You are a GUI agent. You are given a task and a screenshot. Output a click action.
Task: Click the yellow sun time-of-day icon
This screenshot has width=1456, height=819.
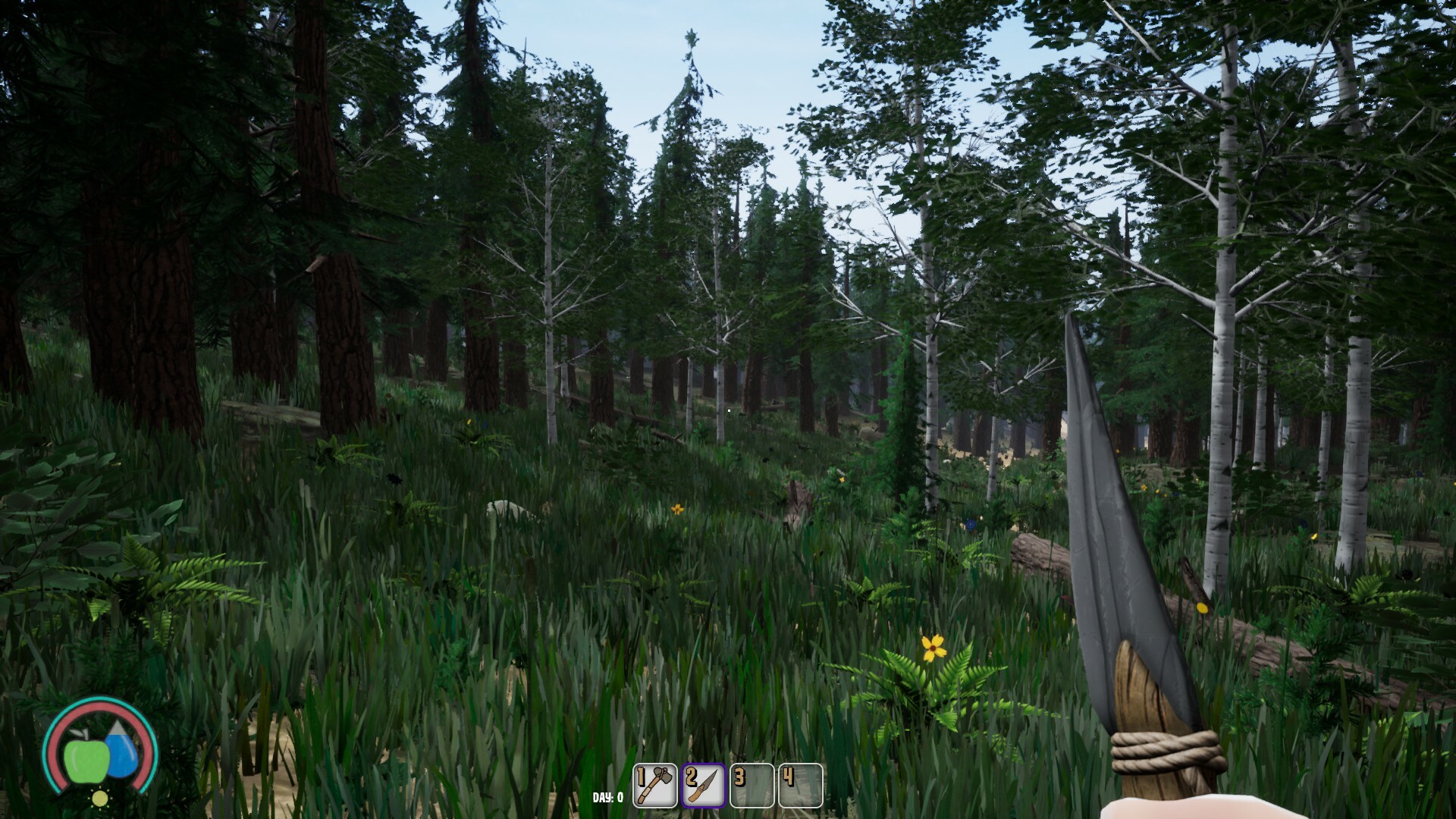pyautogui.click(x=100, y=798)
